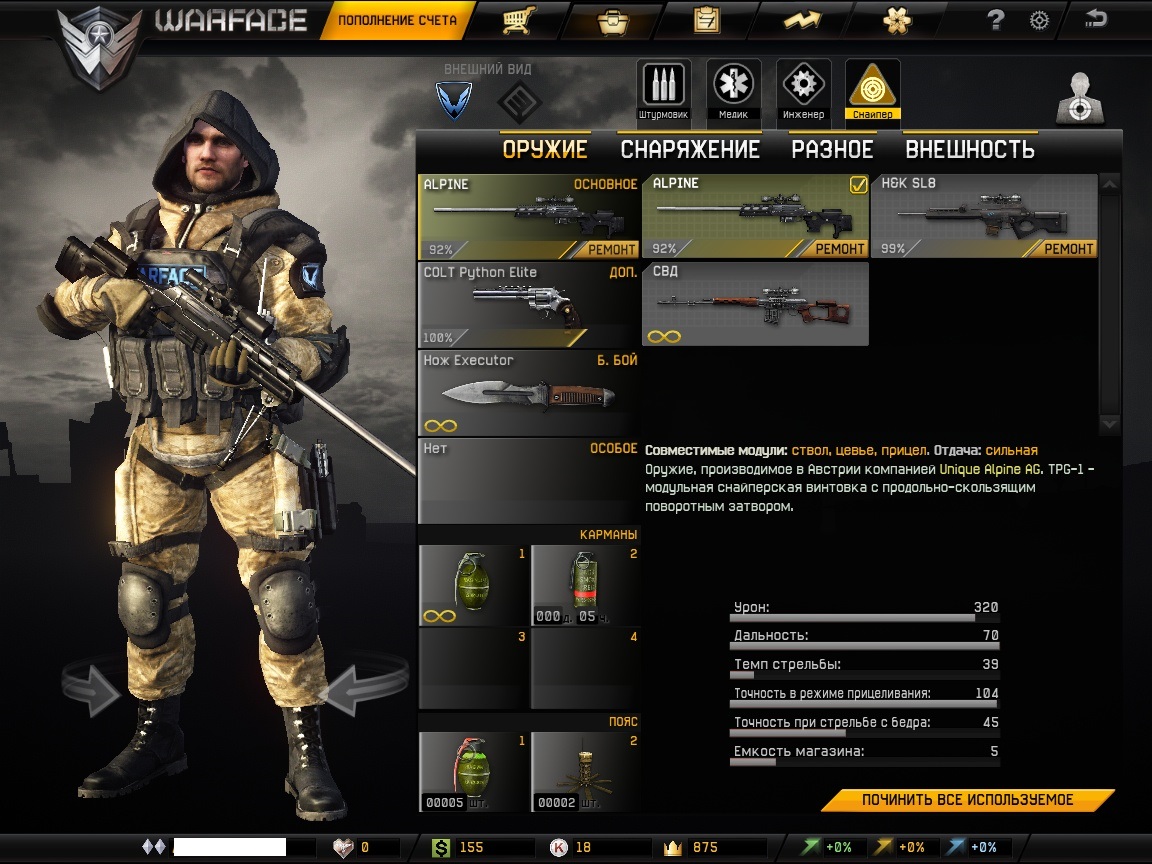Viewport: 1152px width, 864px height.
Task: Open the РАЗНОЕ tab
Action: pyautogui.click(x=832, y=150)
